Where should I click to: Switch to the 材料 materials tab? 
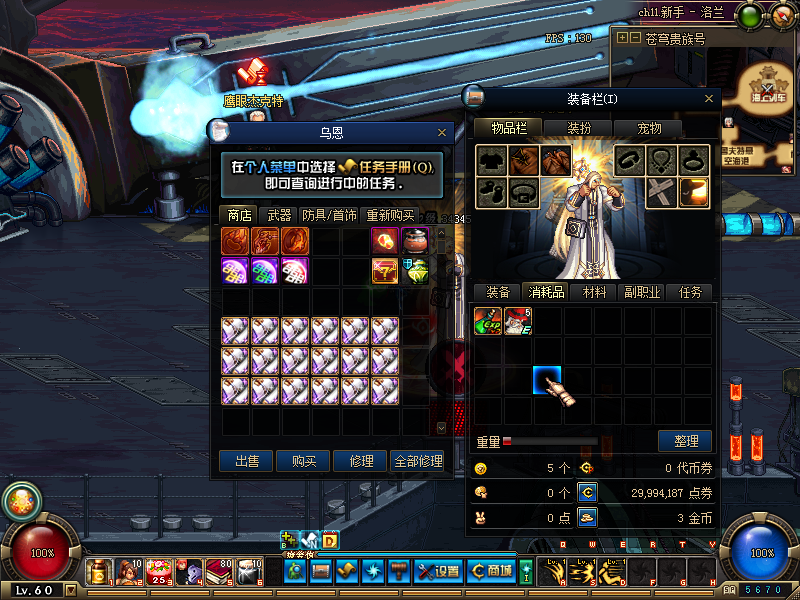pos(594,292)
